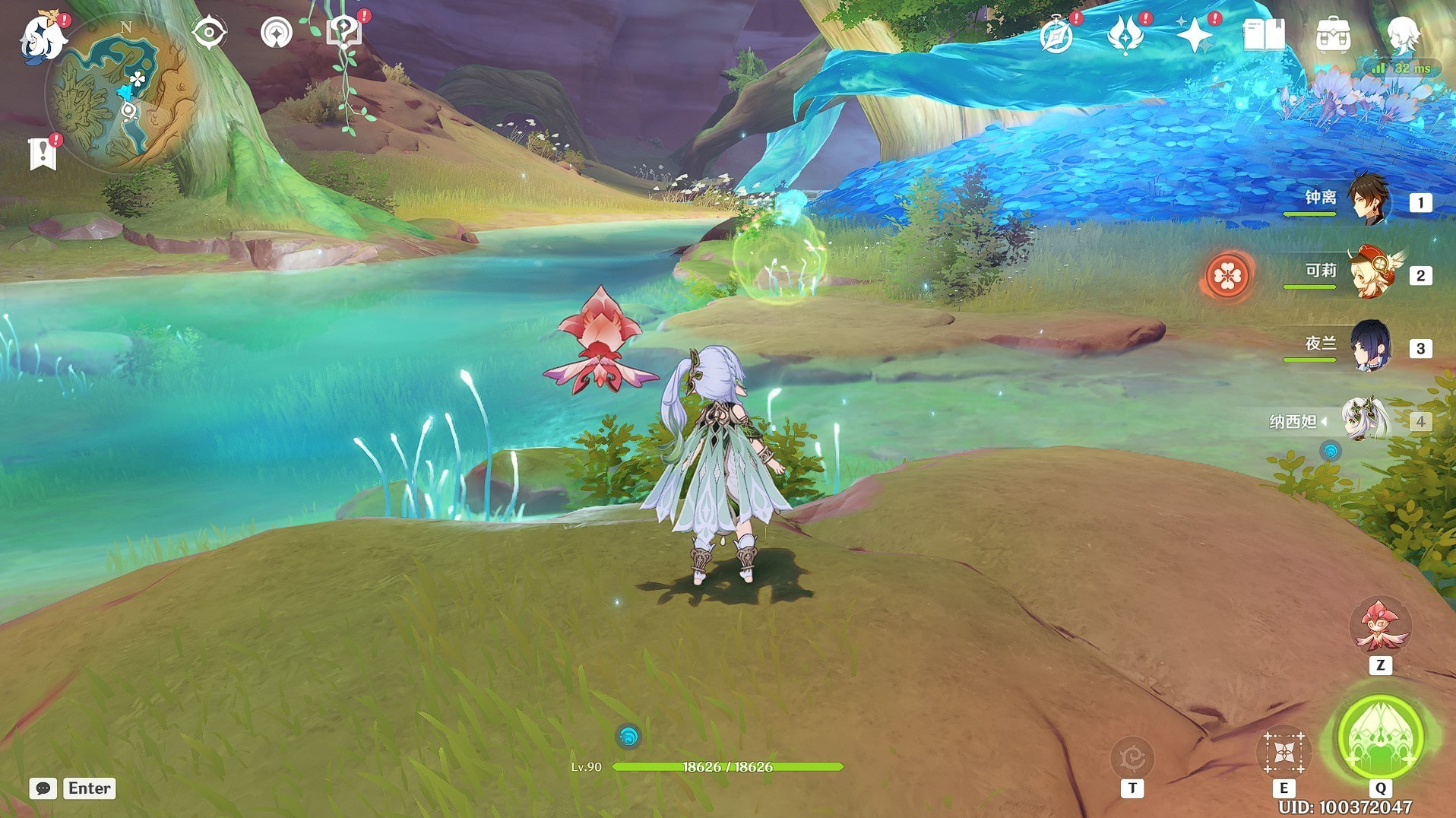Viewport: 1456px width, 818px height.
Task: Use the elemental skill icon
Action: (x=1283, y=753)
